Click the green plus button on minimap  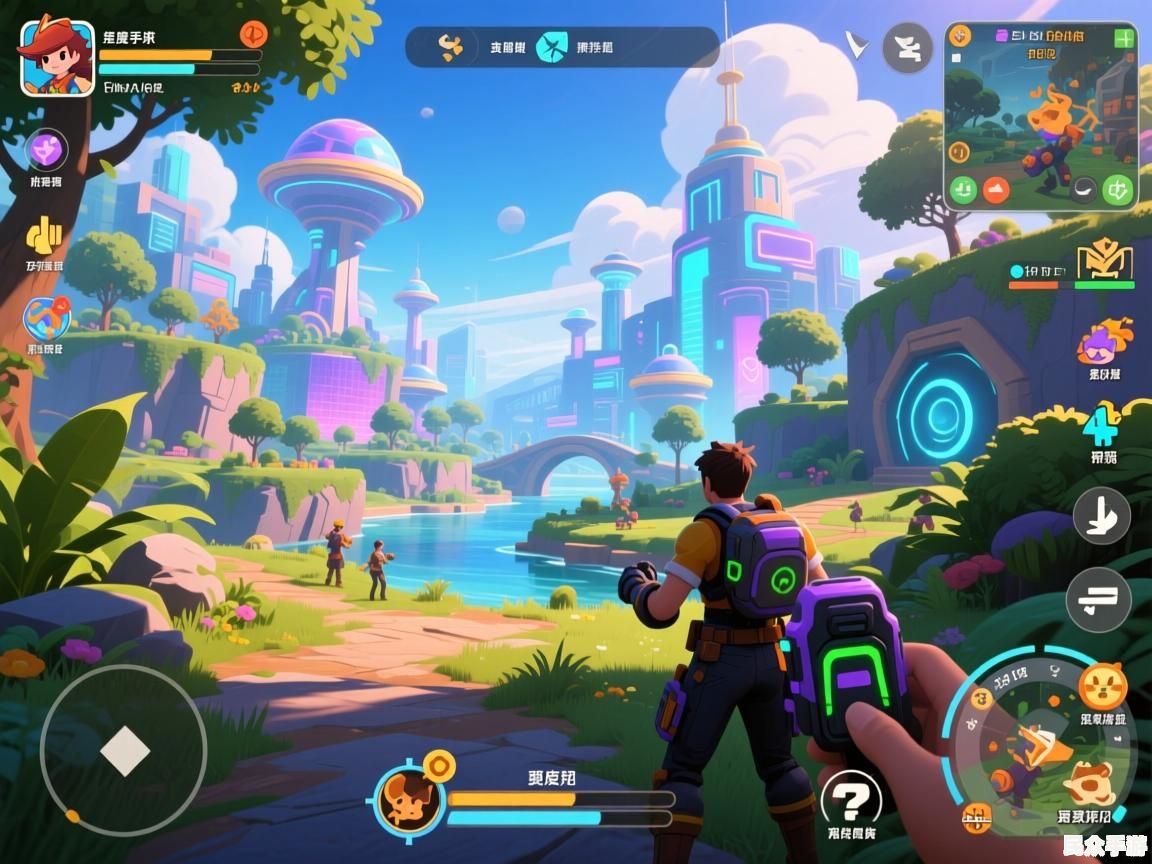[x=1124, y=39]
